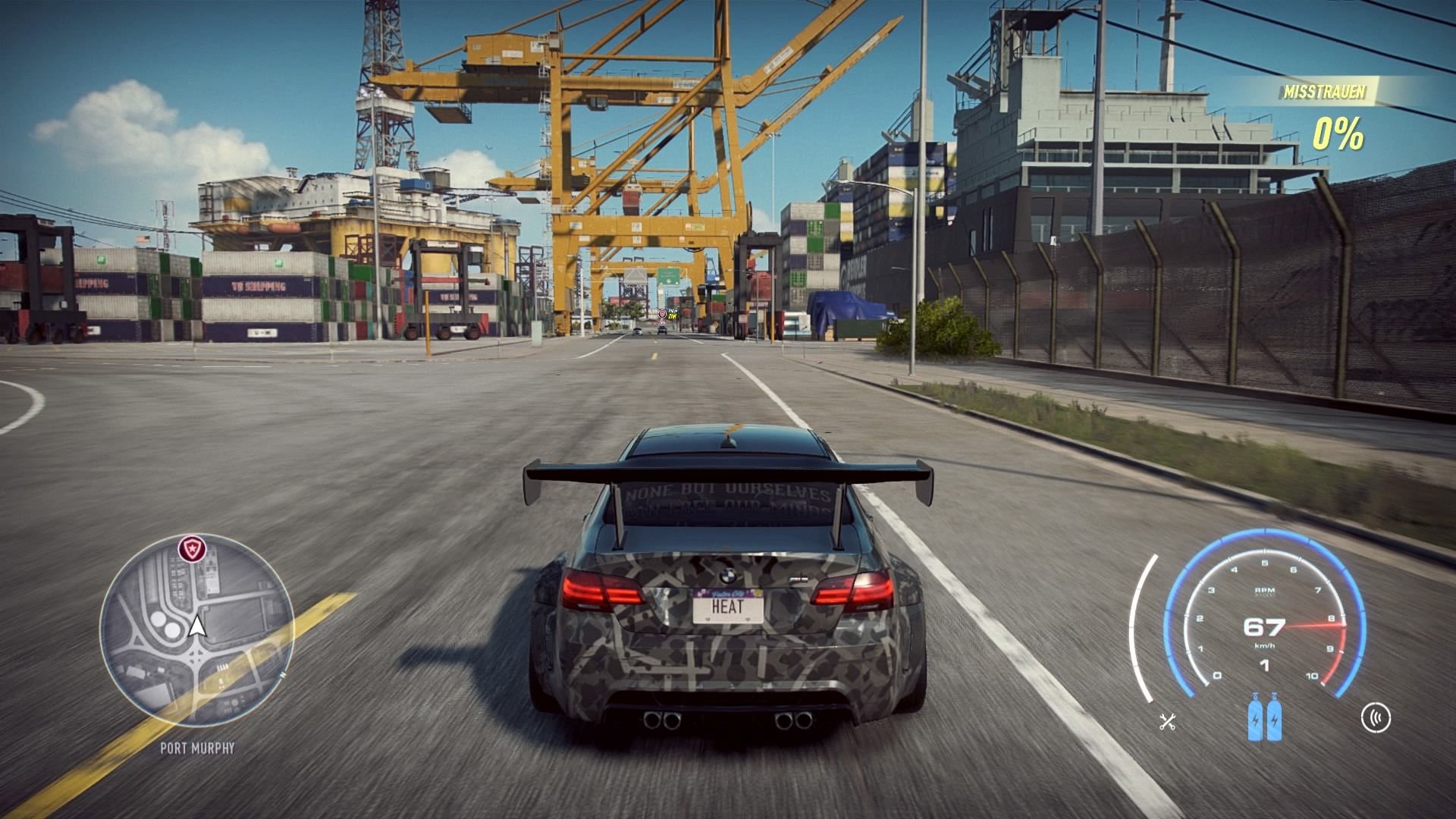
Task: Select the crossed-wrench repair icon
Action: coord(1167,722)
